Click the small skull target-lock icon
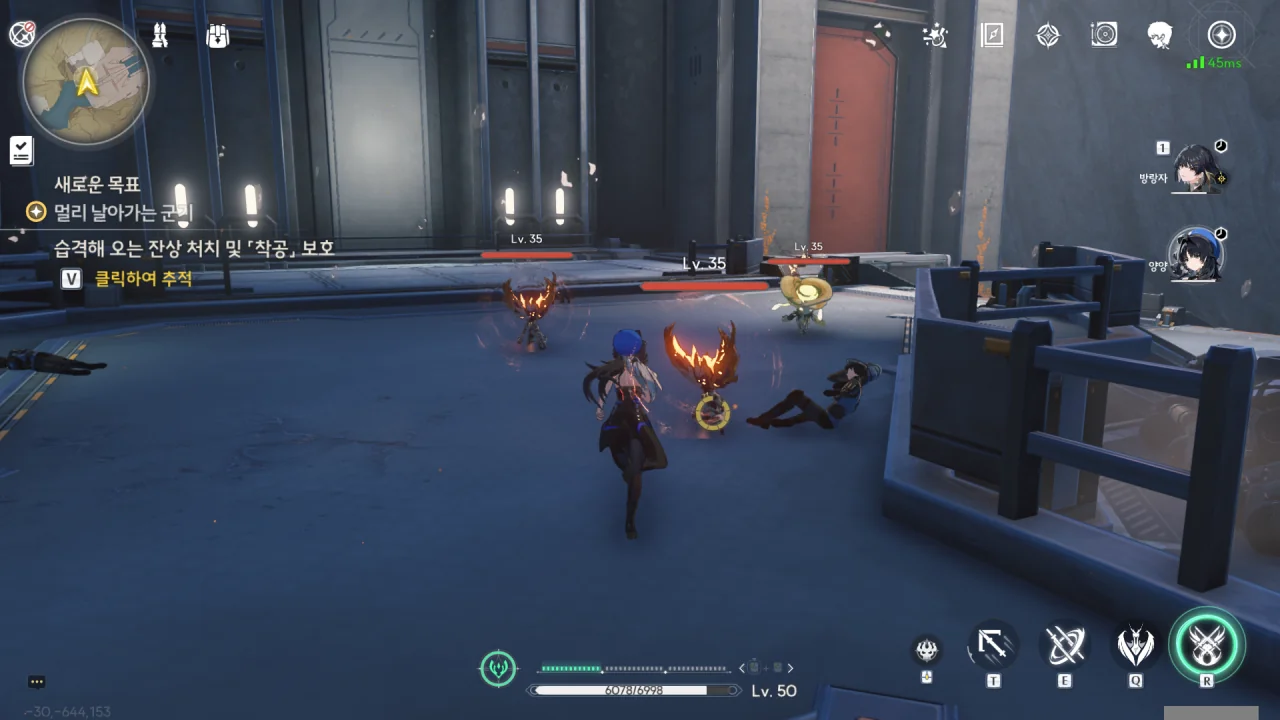This screenshot has width=1280, height=720. pyautogui.click(x=927, y=650)
